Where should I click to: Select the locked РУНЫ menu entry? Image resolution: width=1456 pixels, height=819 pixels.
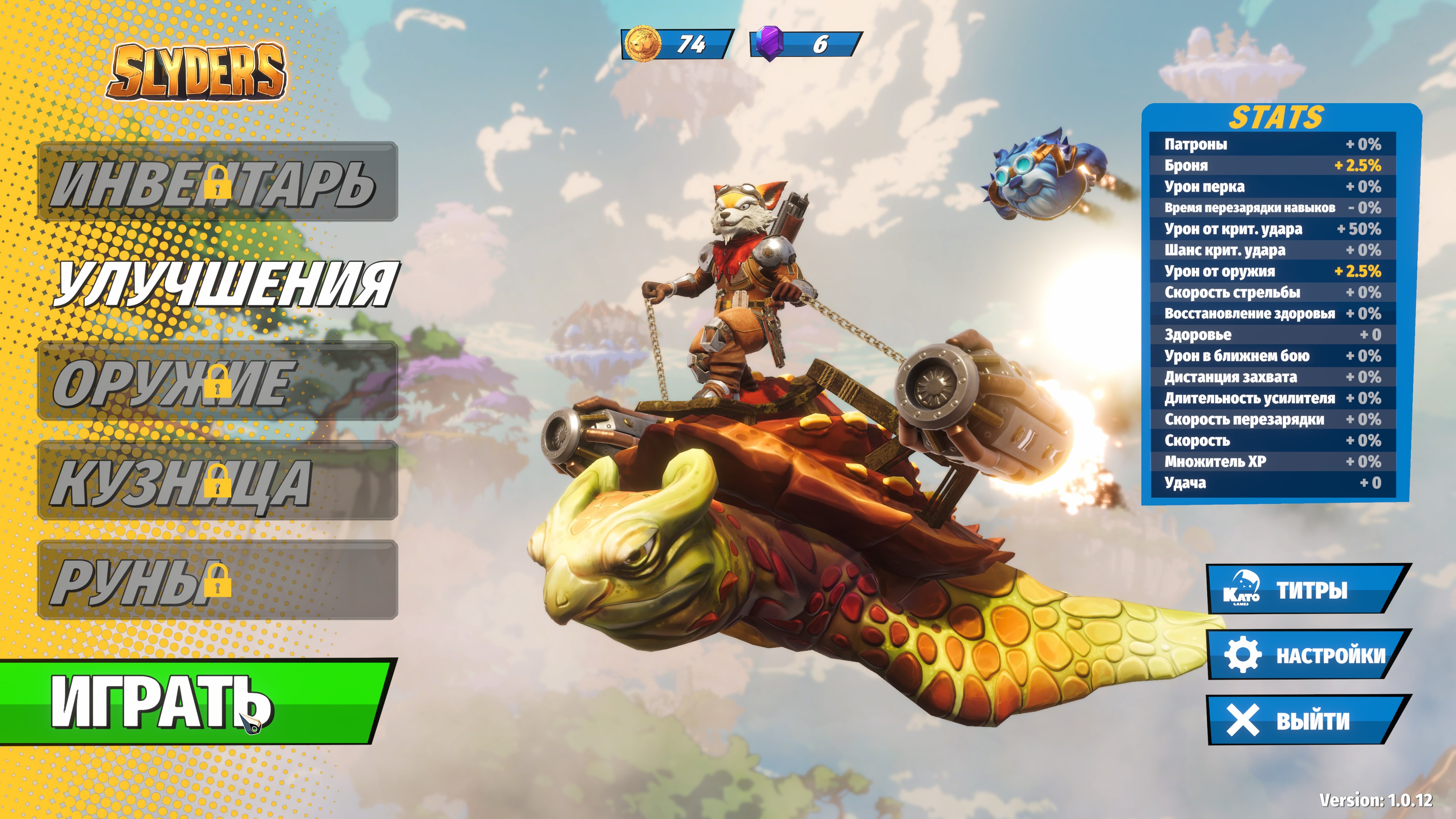218,580
